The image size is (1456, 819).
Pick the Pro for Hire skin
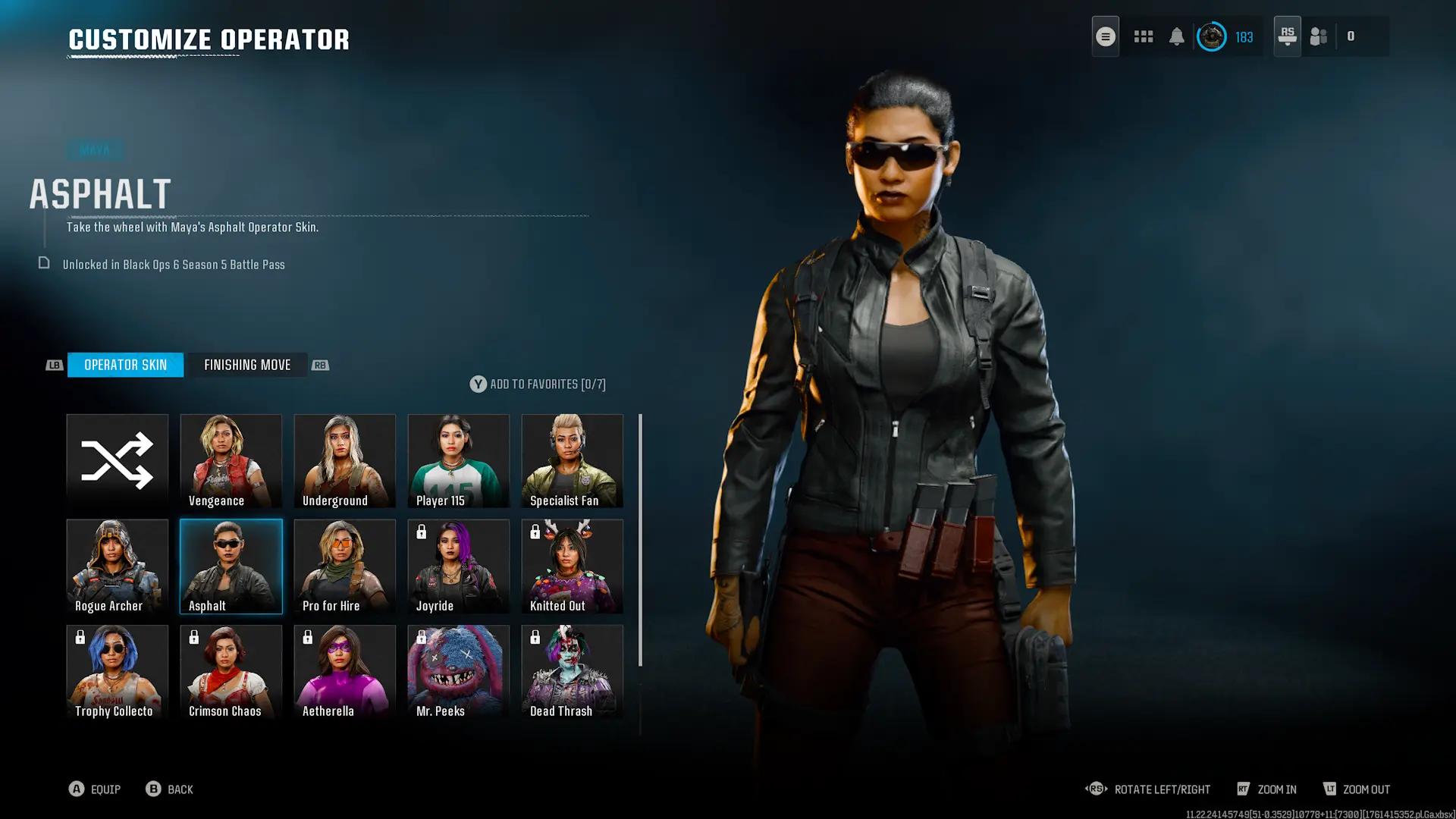point(345,566)
